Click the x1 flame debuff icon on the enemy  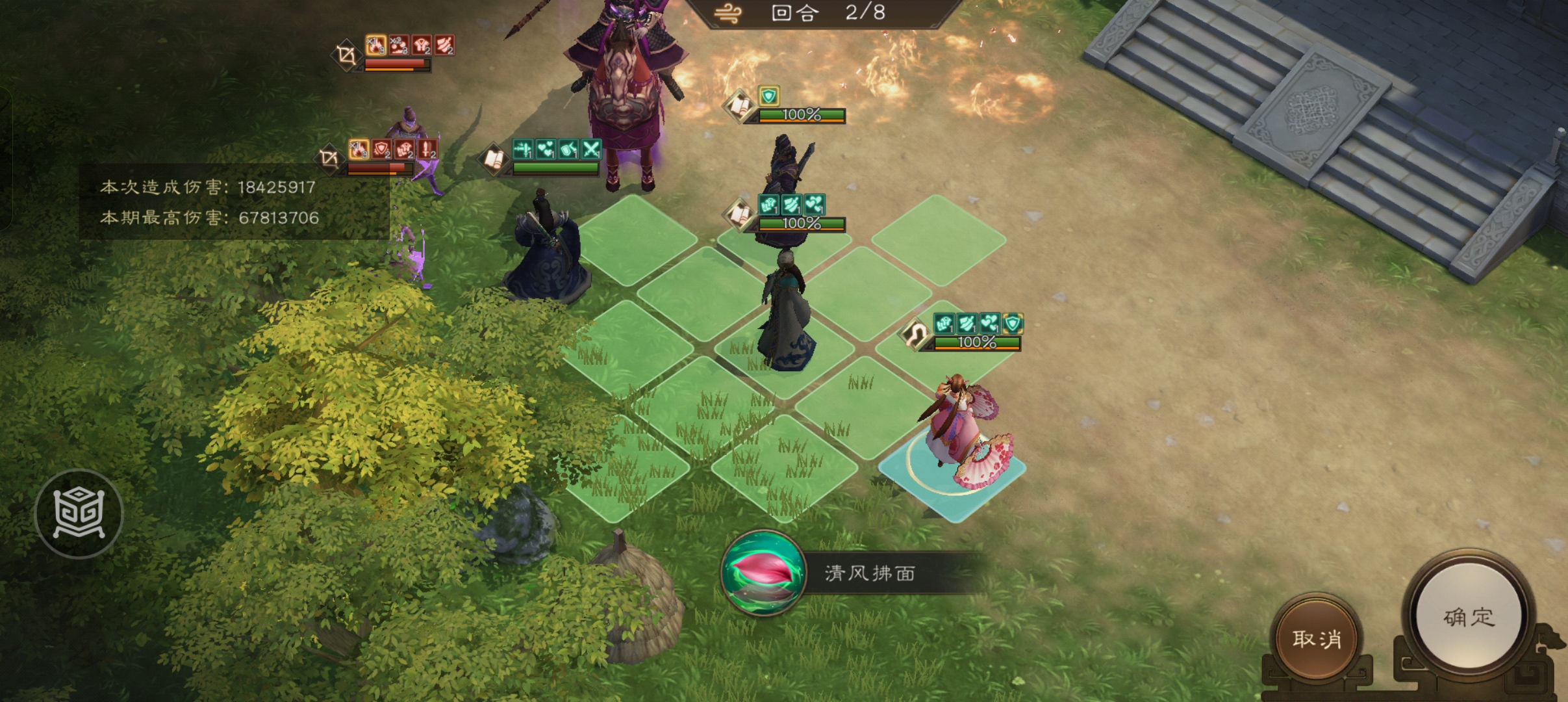[376, 45]
